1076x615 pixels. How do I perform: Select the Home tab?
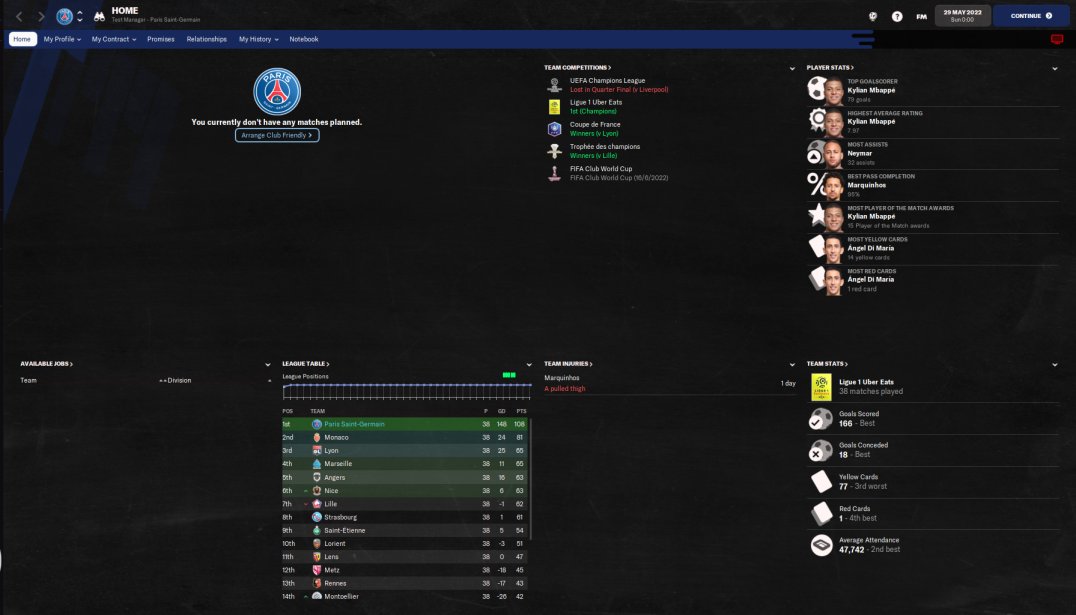(23, 39)
